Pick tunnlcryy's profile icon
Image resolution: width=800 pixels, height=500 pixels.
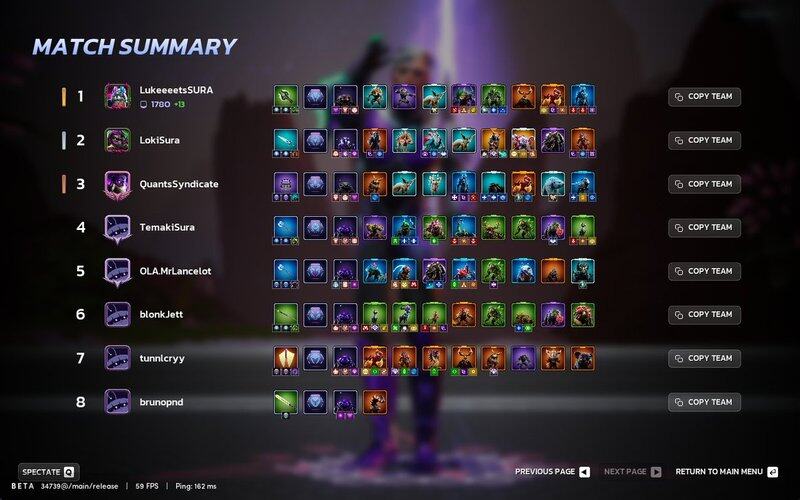click(x=117, y=358)
